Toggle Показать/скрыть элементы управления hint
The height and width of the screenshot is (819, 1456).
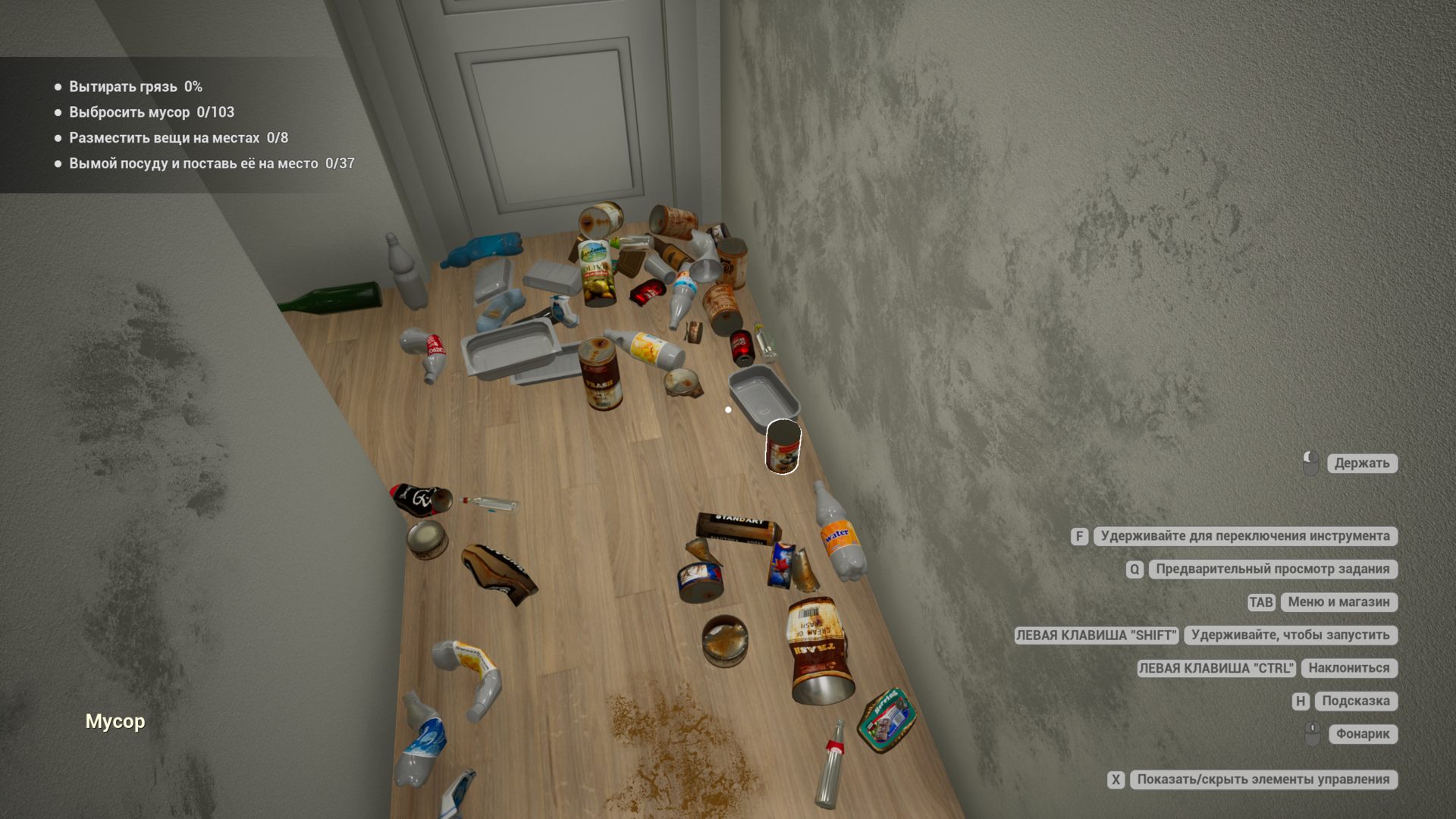coord(1261,778)
